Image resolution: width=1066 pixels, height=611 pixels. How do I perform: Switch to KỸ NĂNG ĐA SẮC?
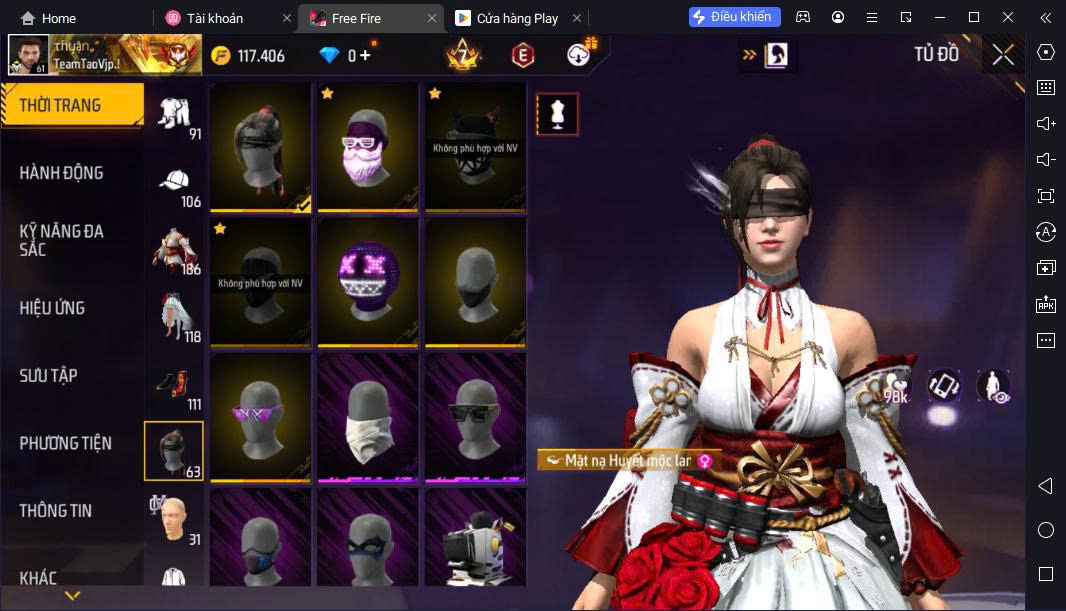click(62, 240)
